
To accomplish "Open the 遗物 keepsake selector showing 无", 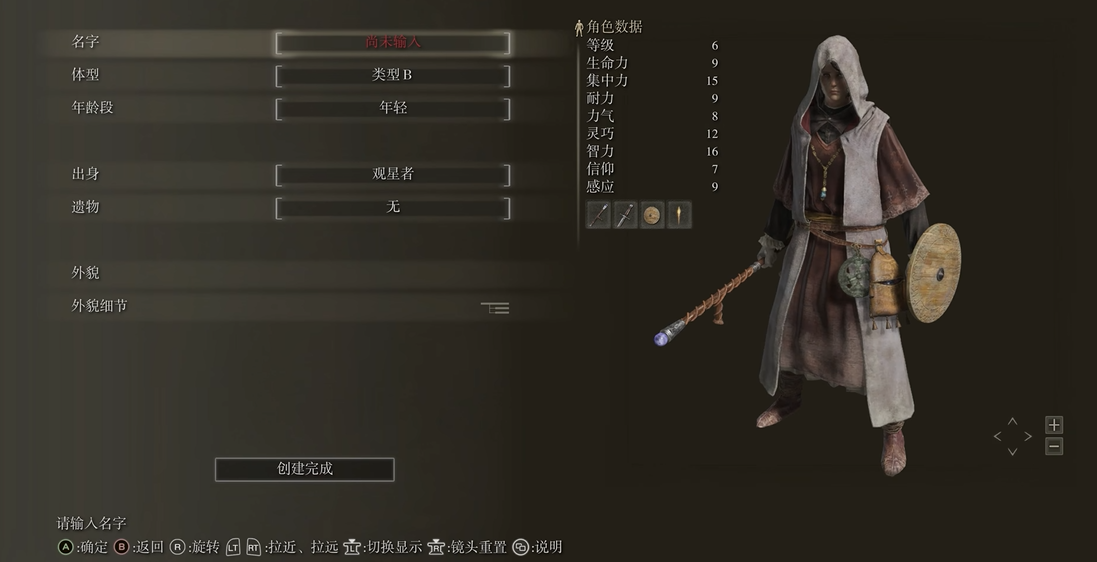I will click(x=393, y=207).
